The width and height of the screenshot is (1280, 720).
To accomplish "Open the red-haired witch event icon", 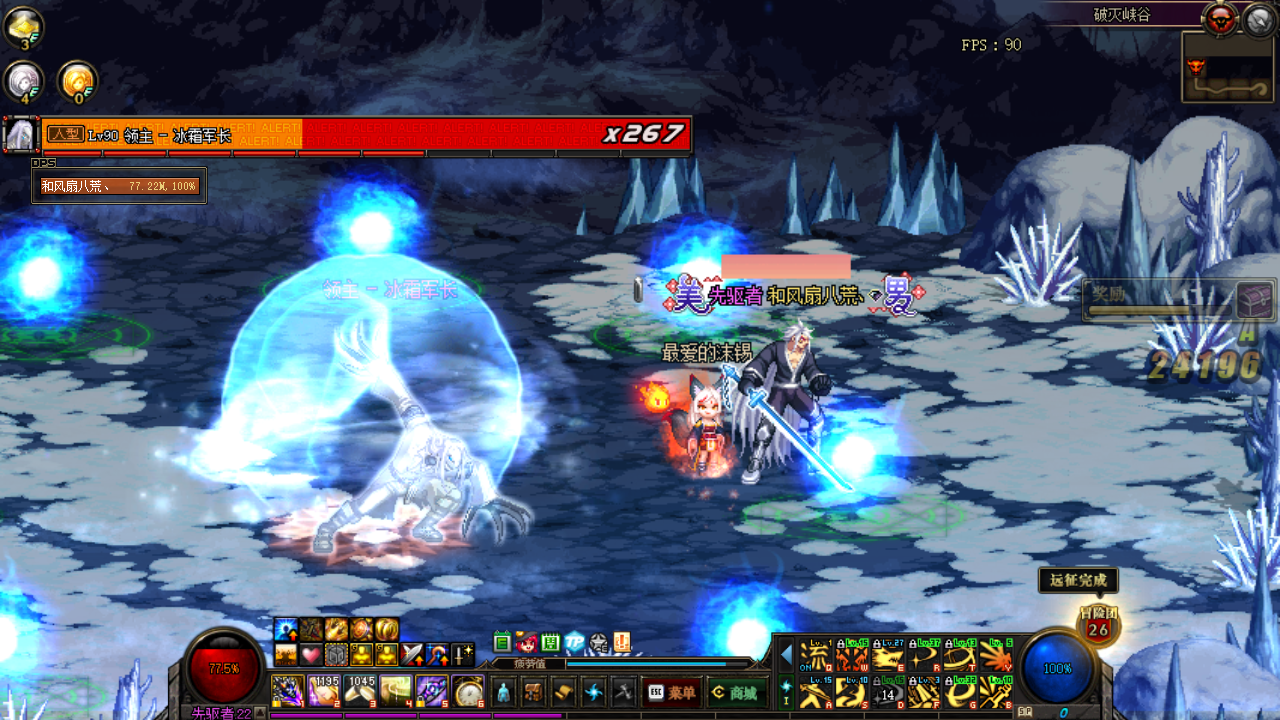I will pos(526,643).
